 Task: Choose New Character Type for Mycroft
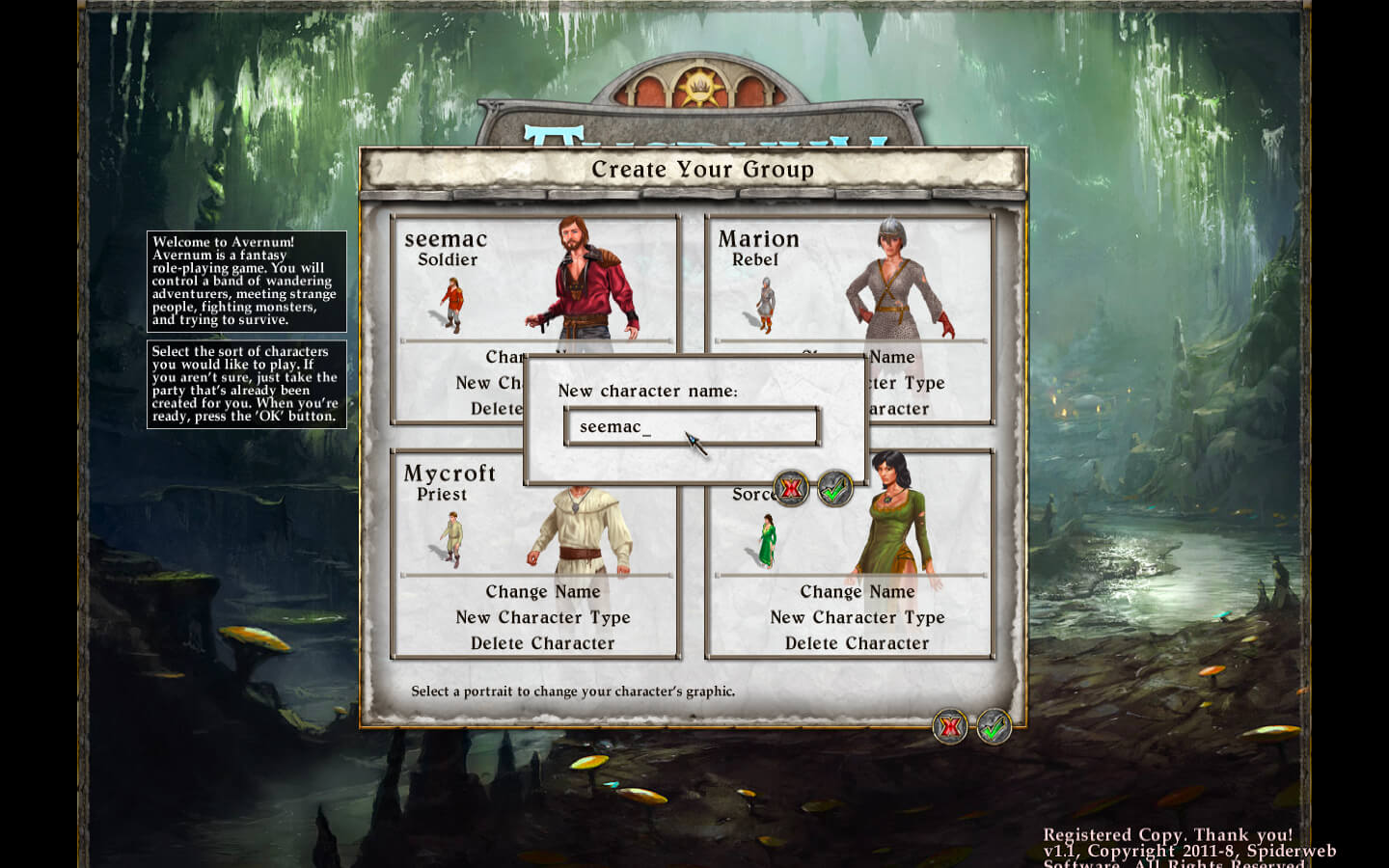pos(542,617)
